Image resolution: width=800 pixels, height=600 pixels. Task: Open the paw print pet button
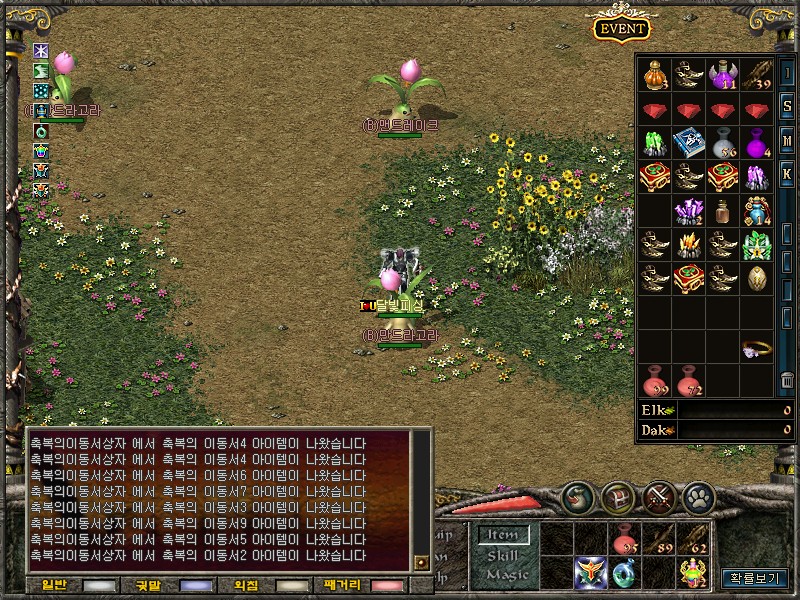coord(698,495)
